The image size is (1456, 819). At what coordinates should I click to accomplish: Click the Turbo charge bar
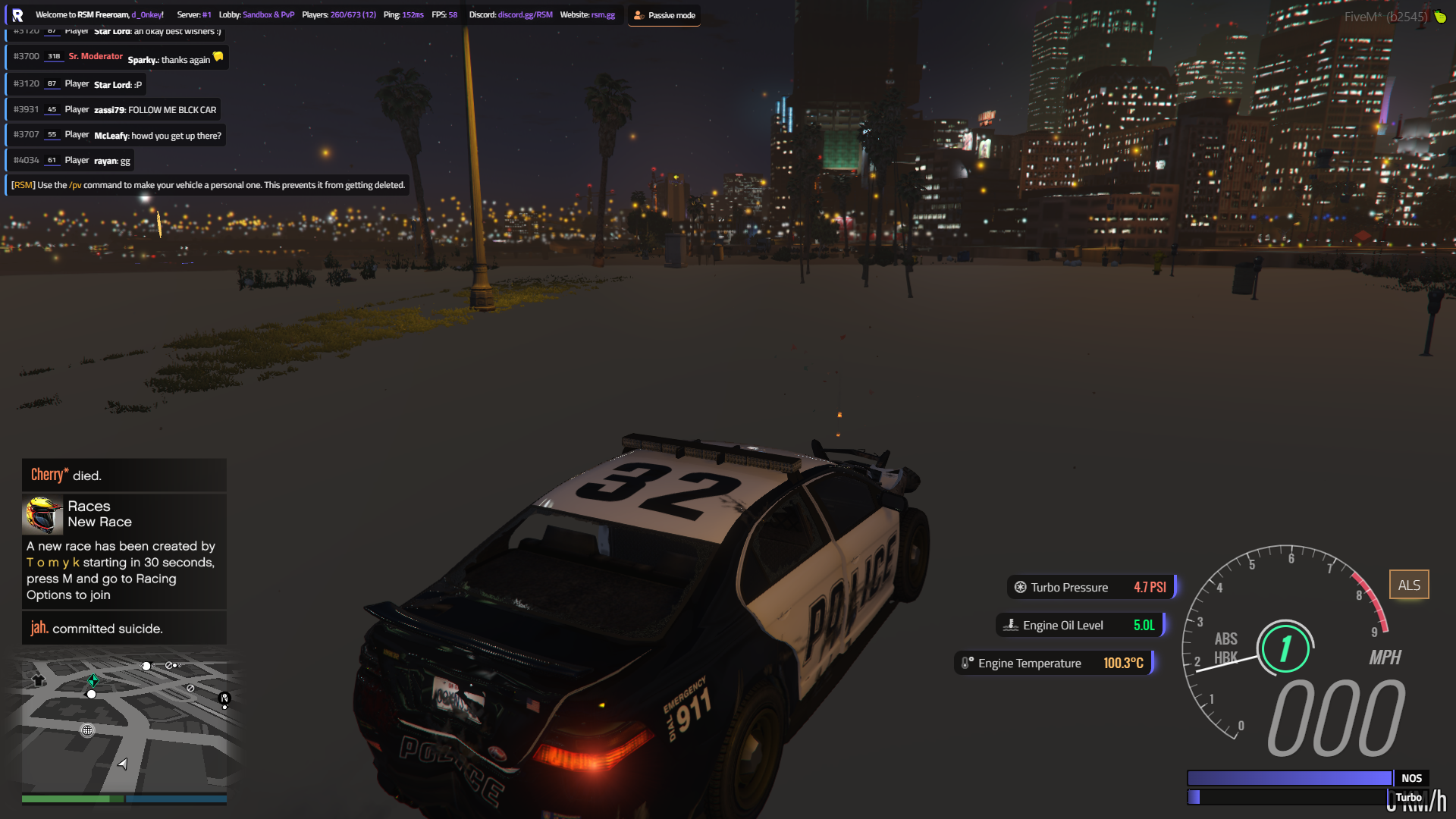click(1289, 796)
